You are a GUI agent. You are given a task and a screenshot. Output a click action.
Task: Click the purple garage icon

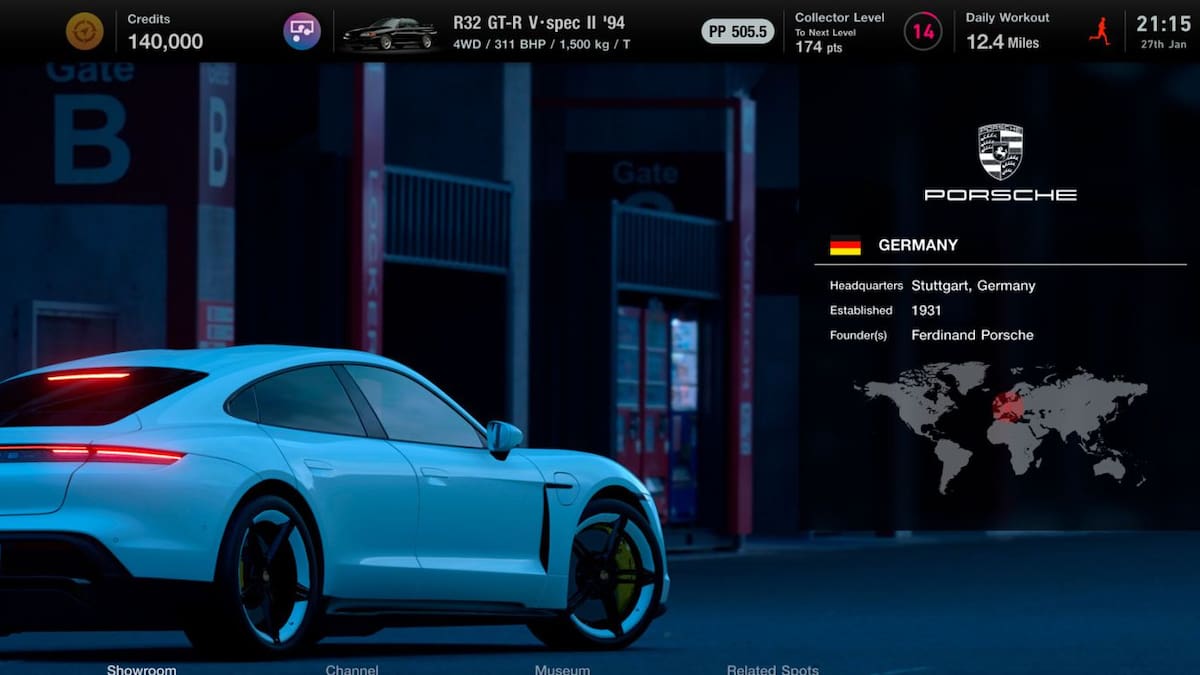click(302, 31)
